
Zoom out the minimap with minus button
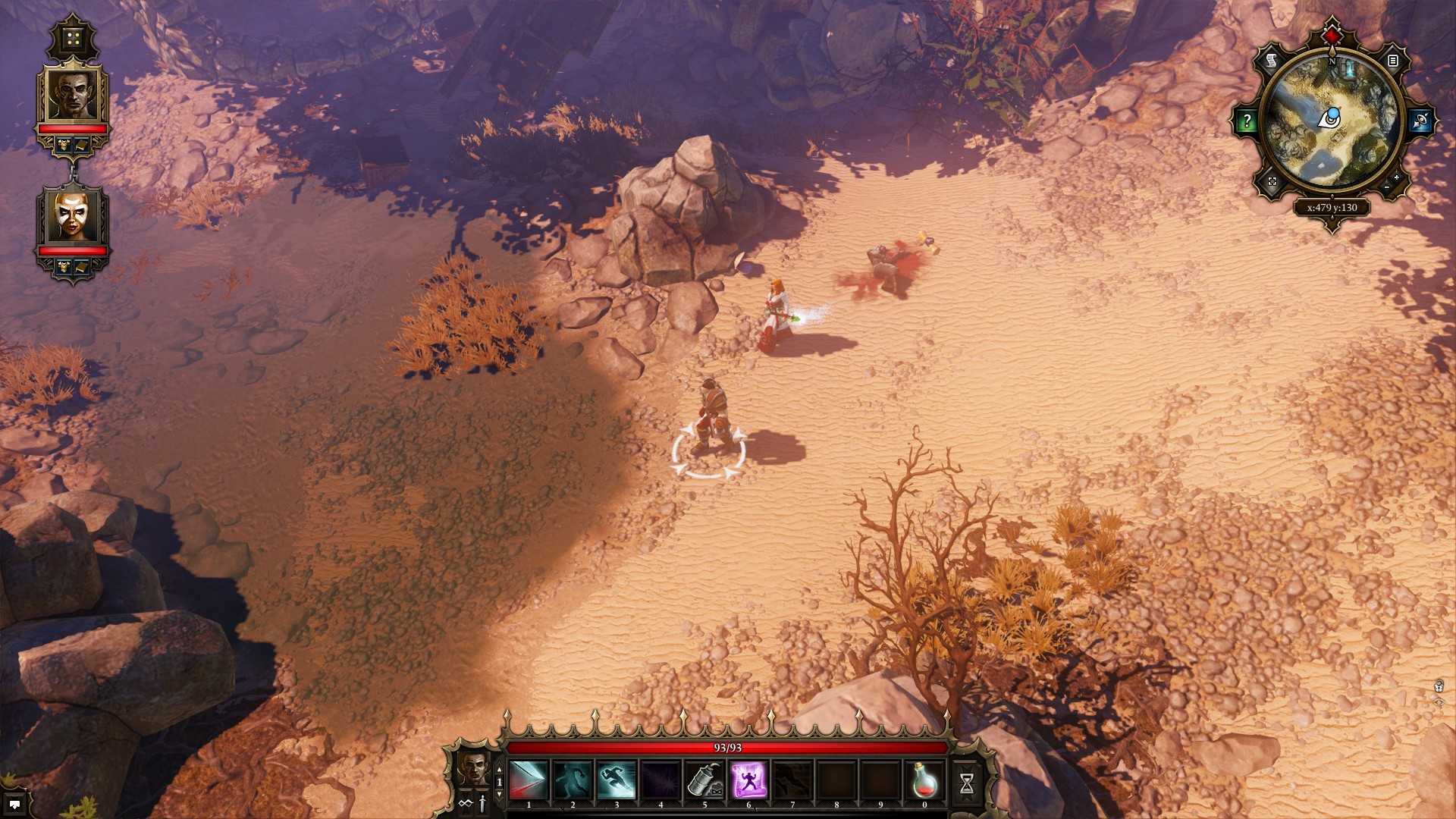pos(1387,187)
